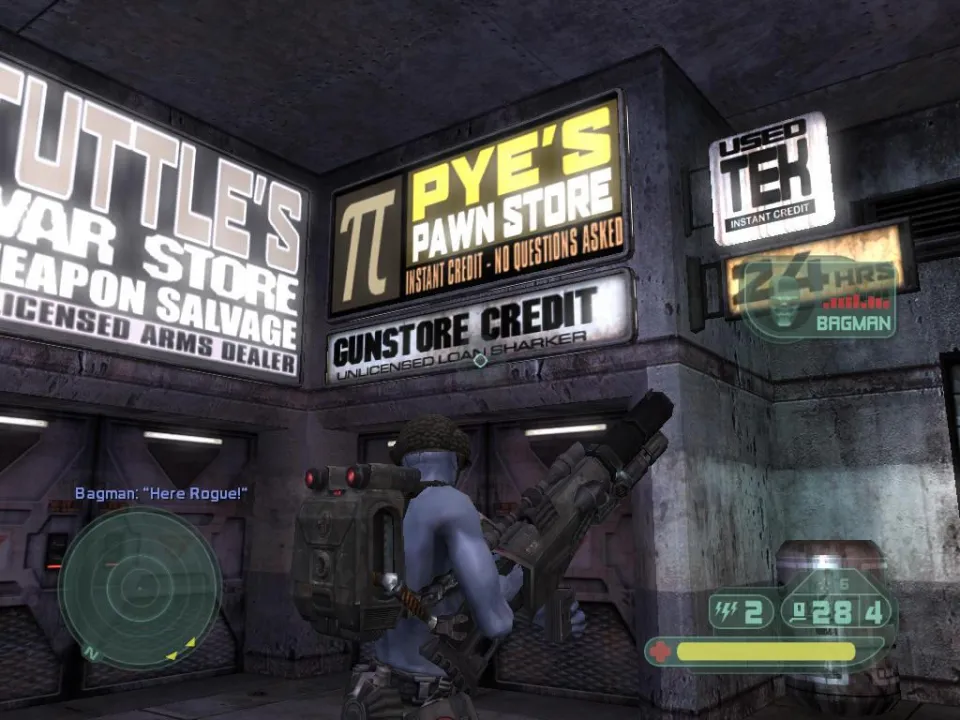
Task: Select the Bagman speaker portrait panel
Action: [819, 298]
